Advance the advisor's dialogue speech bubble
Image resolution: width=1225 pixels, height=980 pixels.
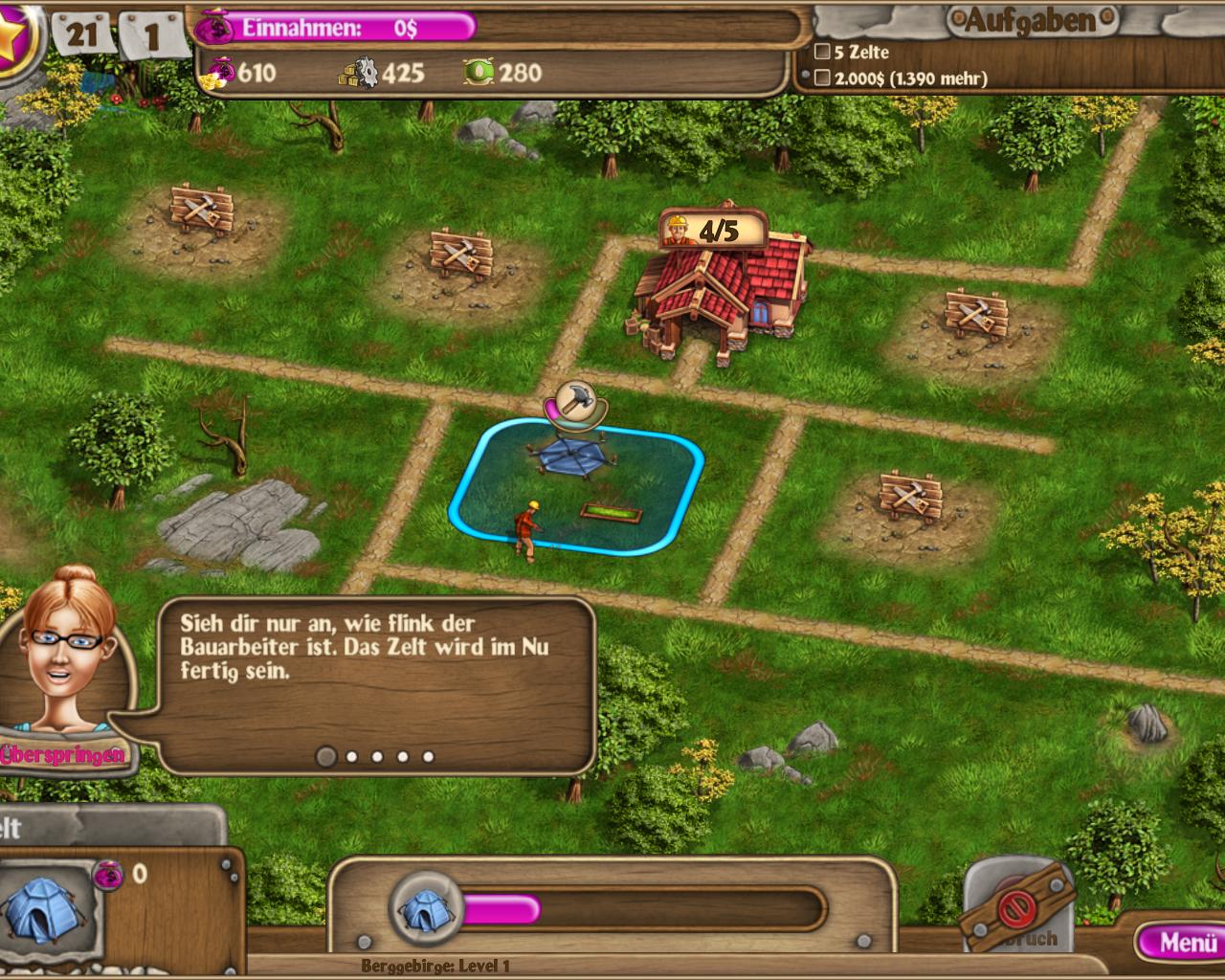click(375, 670)
